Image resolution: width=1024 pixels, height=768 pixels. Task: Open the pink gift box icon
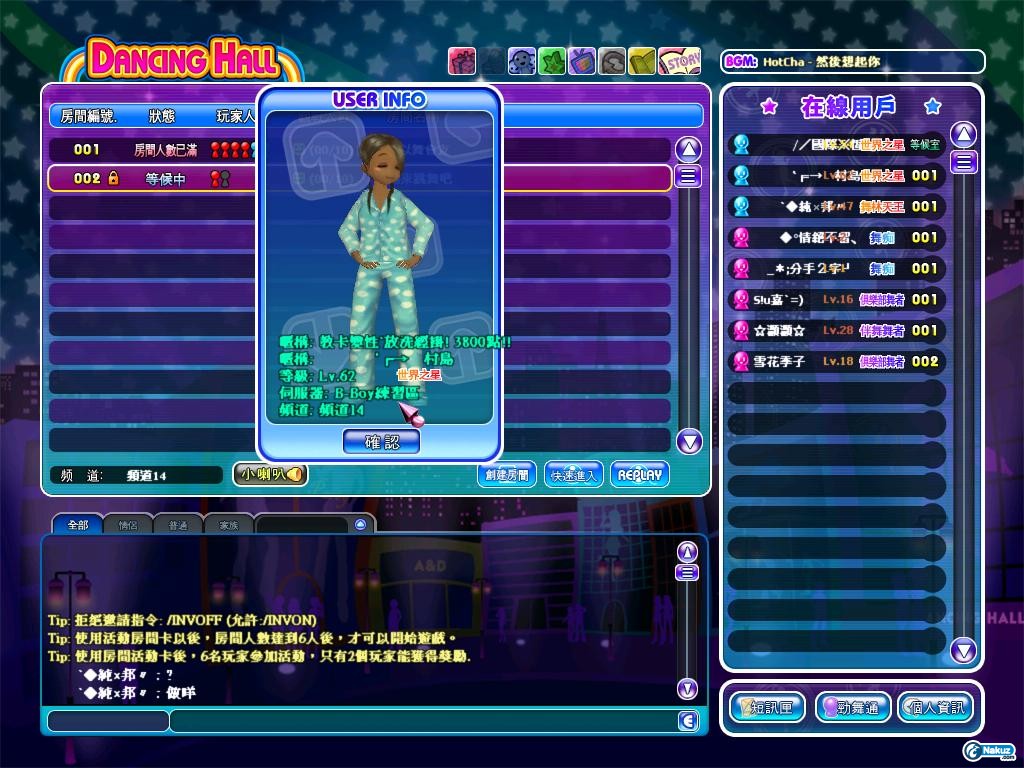pyautogui.click(x=462, y=61)
